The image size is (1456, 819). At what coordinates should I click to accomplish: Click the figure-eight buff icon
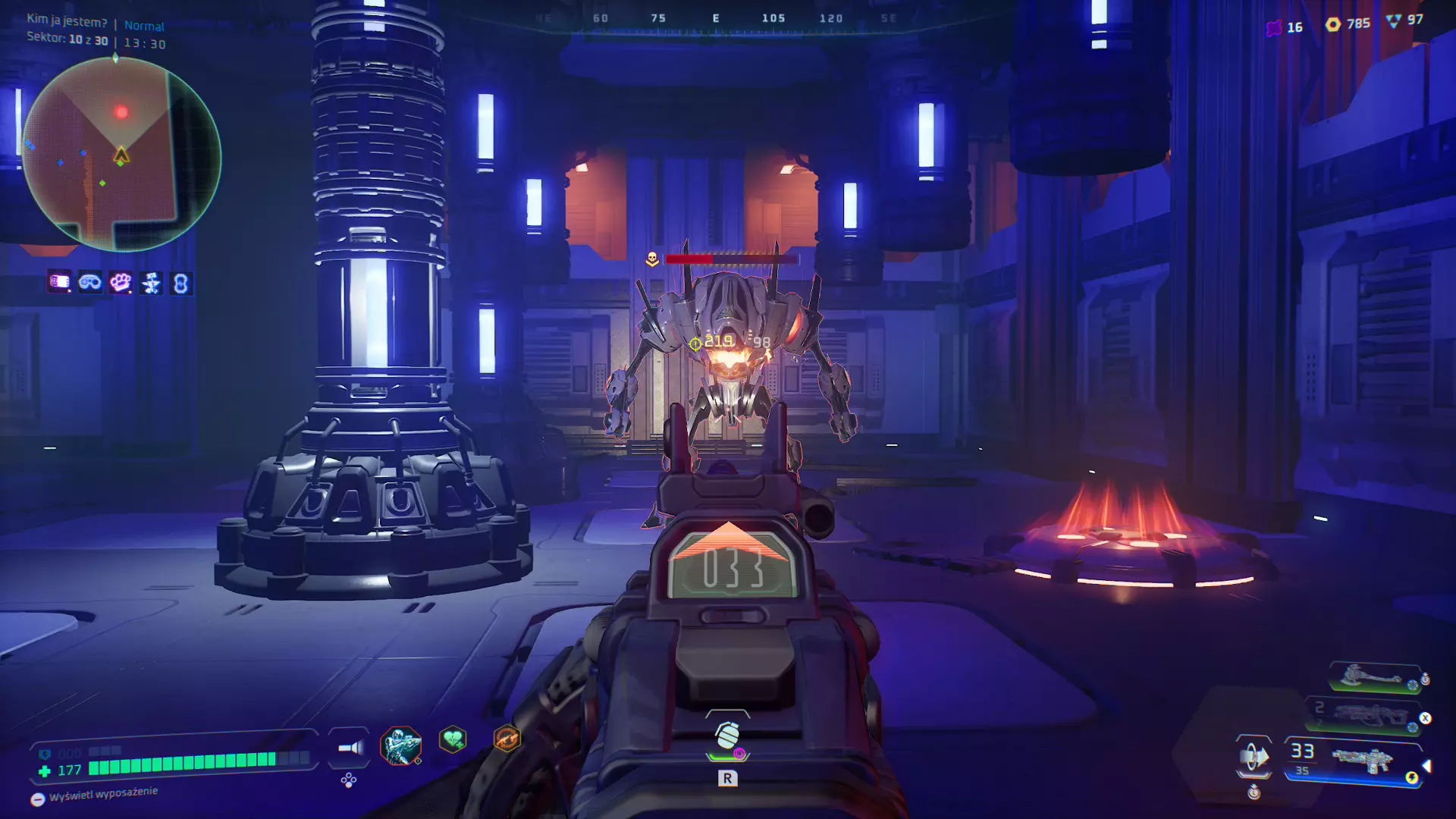[x=180, y=283]
